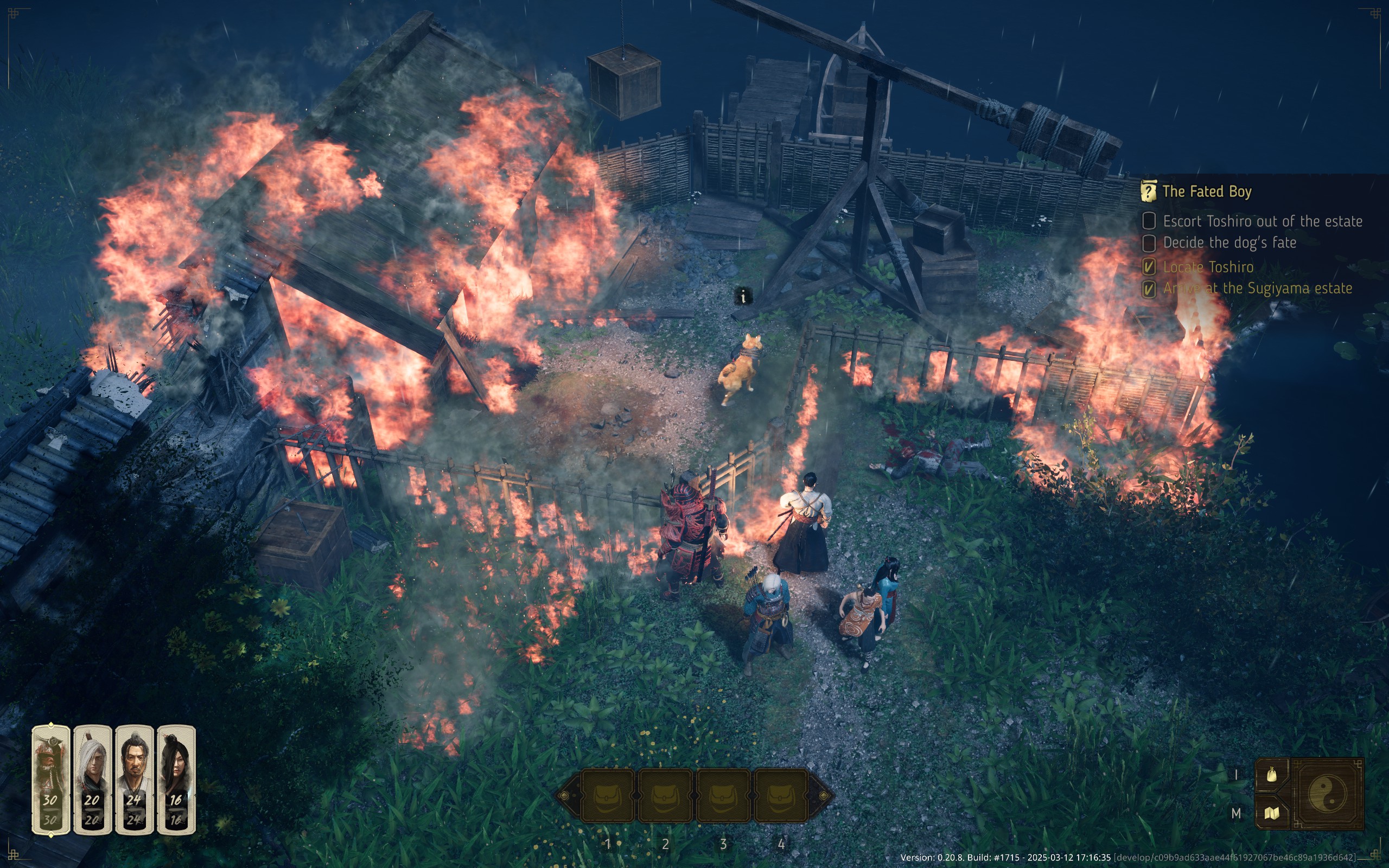Screen dimensions: 1389x868
Task: Pick the dark-haired woman party portrait
Action: pos(176,779)
